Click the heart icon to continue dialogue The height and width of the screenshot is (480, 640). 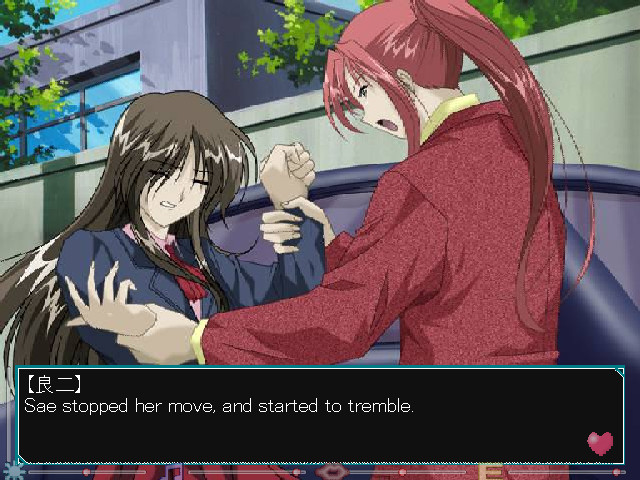point(600,442)
